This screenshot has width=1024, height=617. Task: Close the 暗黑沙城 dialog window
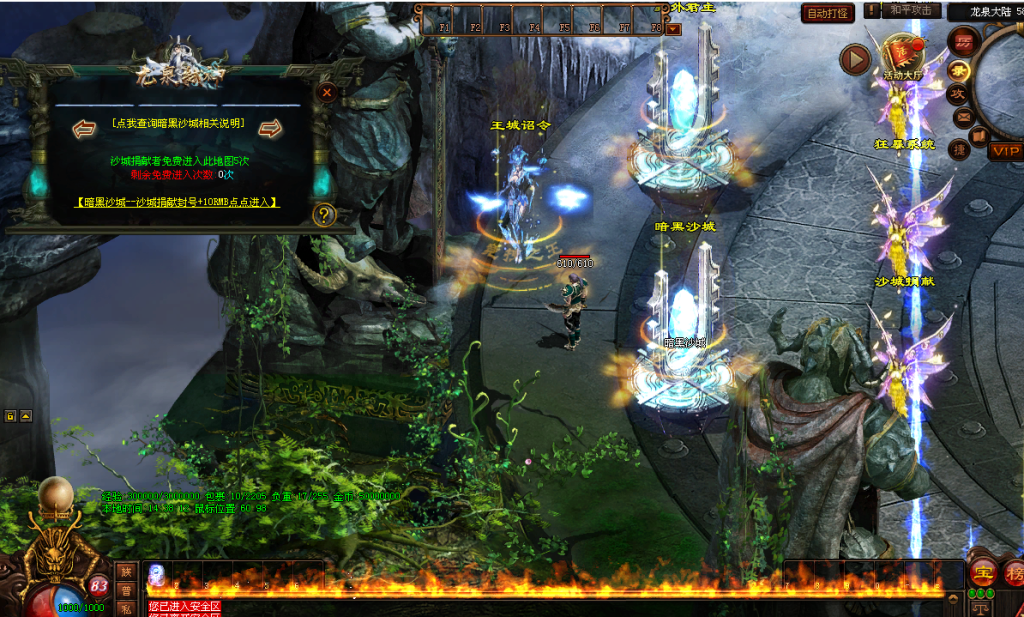click(326, 93)
